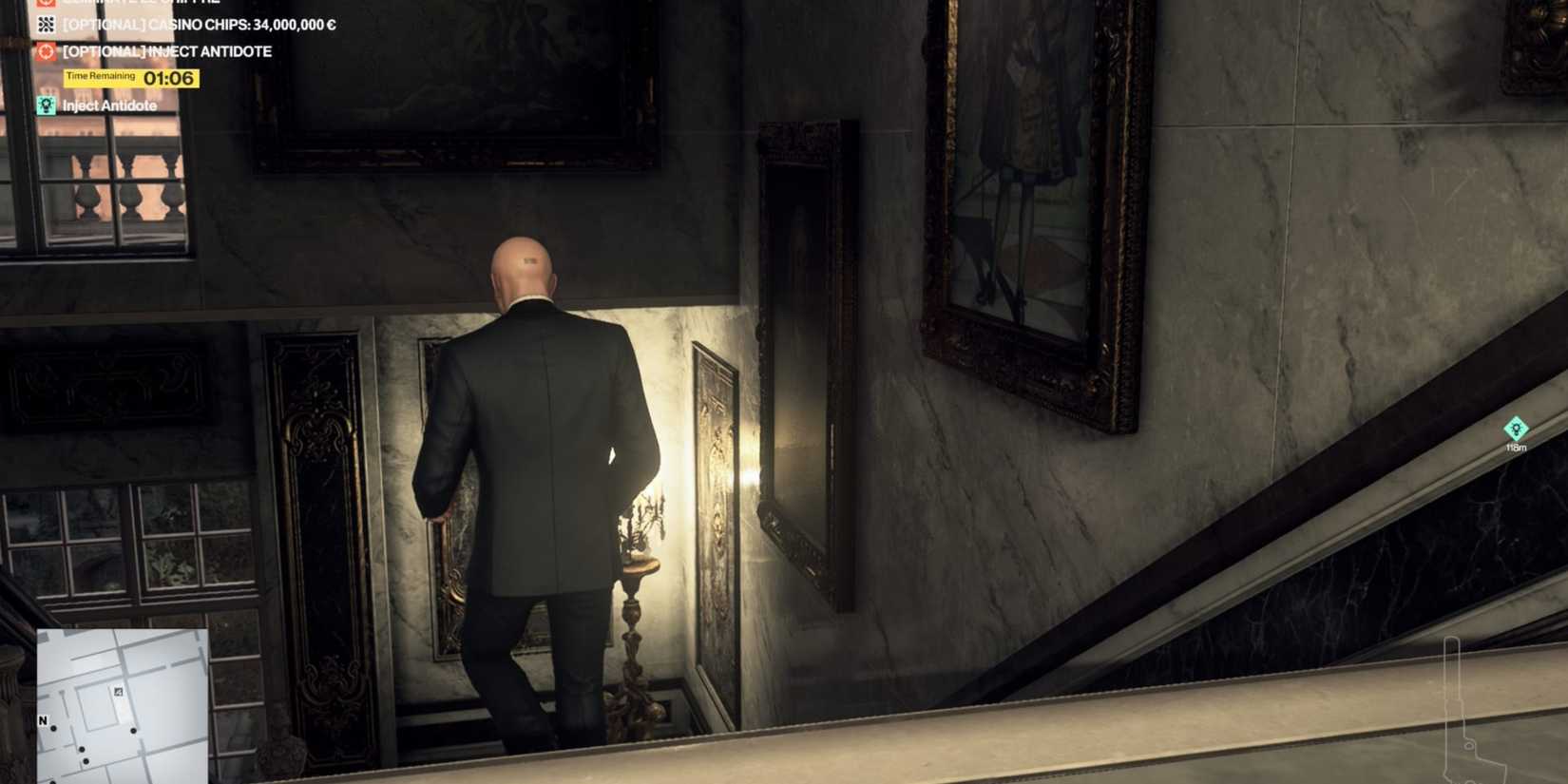Image resolution: width=1568 pixels, height=784 pixels.
Task: Click the yellow 01:06 countdown timer
Action: point(169,77)
